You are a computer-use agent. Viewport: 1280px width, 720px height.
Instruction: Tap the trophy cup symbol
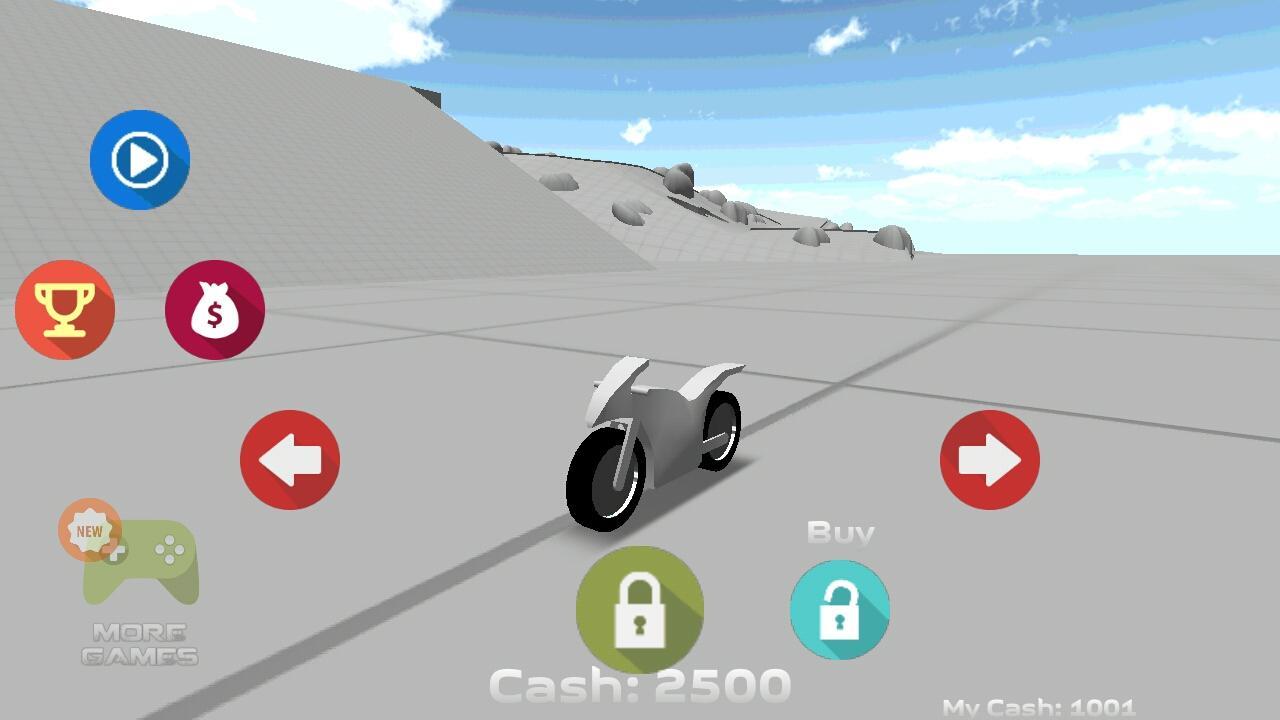pyautogui.click(x=65, y=308)
